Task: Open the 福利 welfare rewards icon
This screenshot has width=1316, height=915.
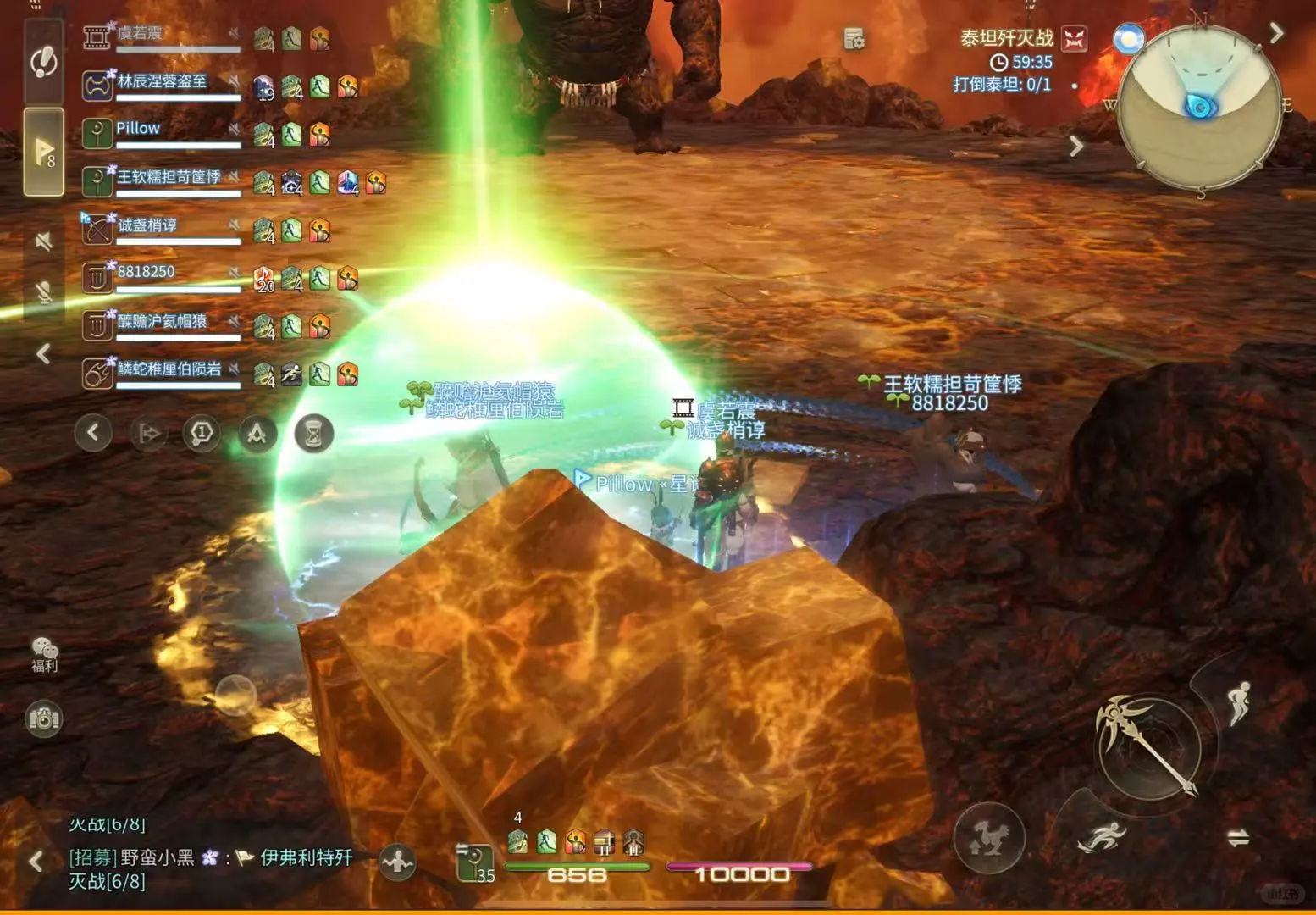Action: pyautogui.click(x=42, y=652)
